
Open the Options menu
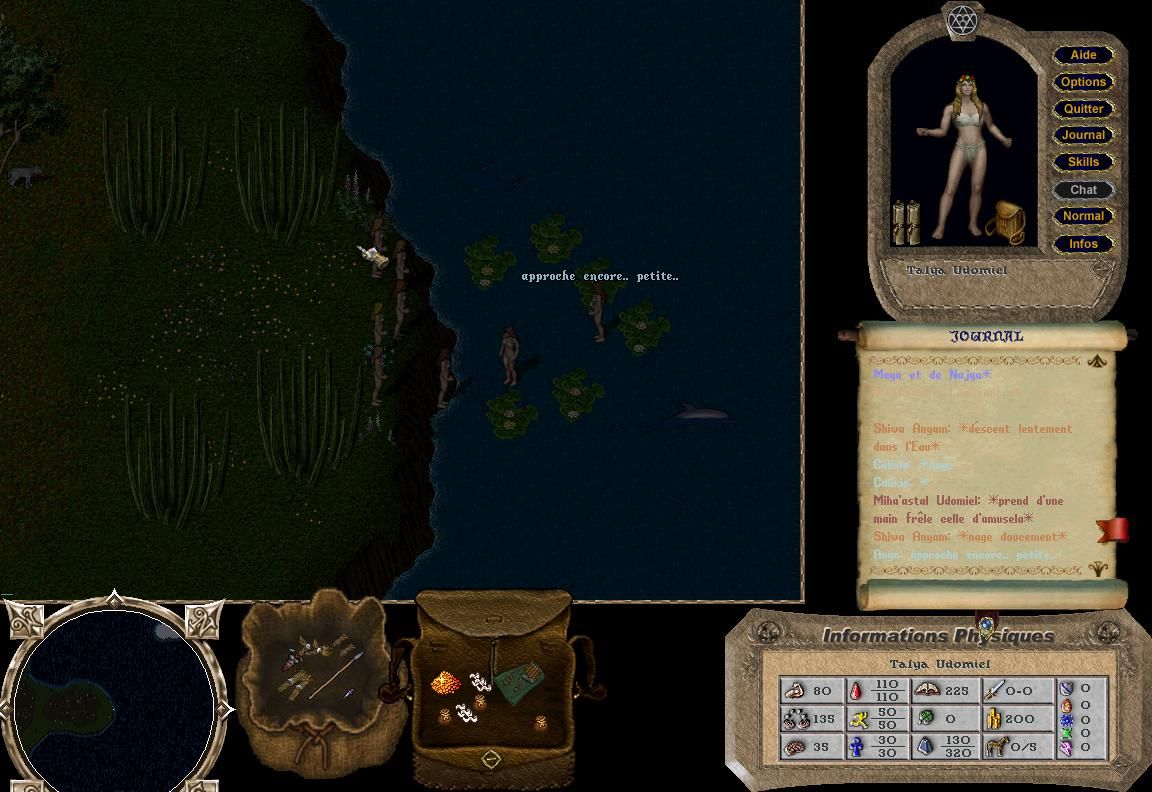(x=1083, y=82)
